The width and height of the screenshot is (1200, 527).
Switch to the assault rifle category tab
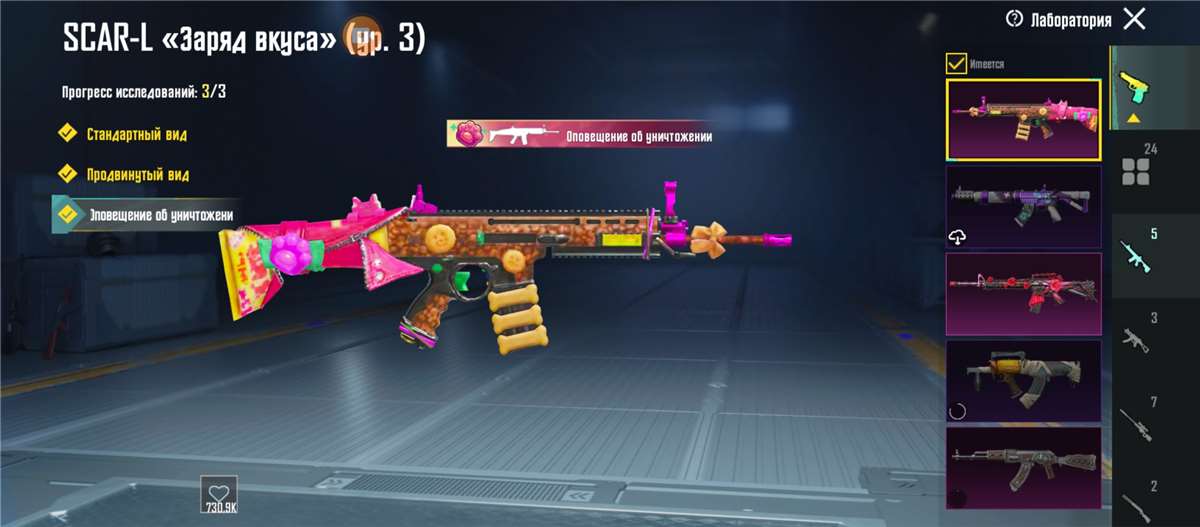tap(1137, 255)
